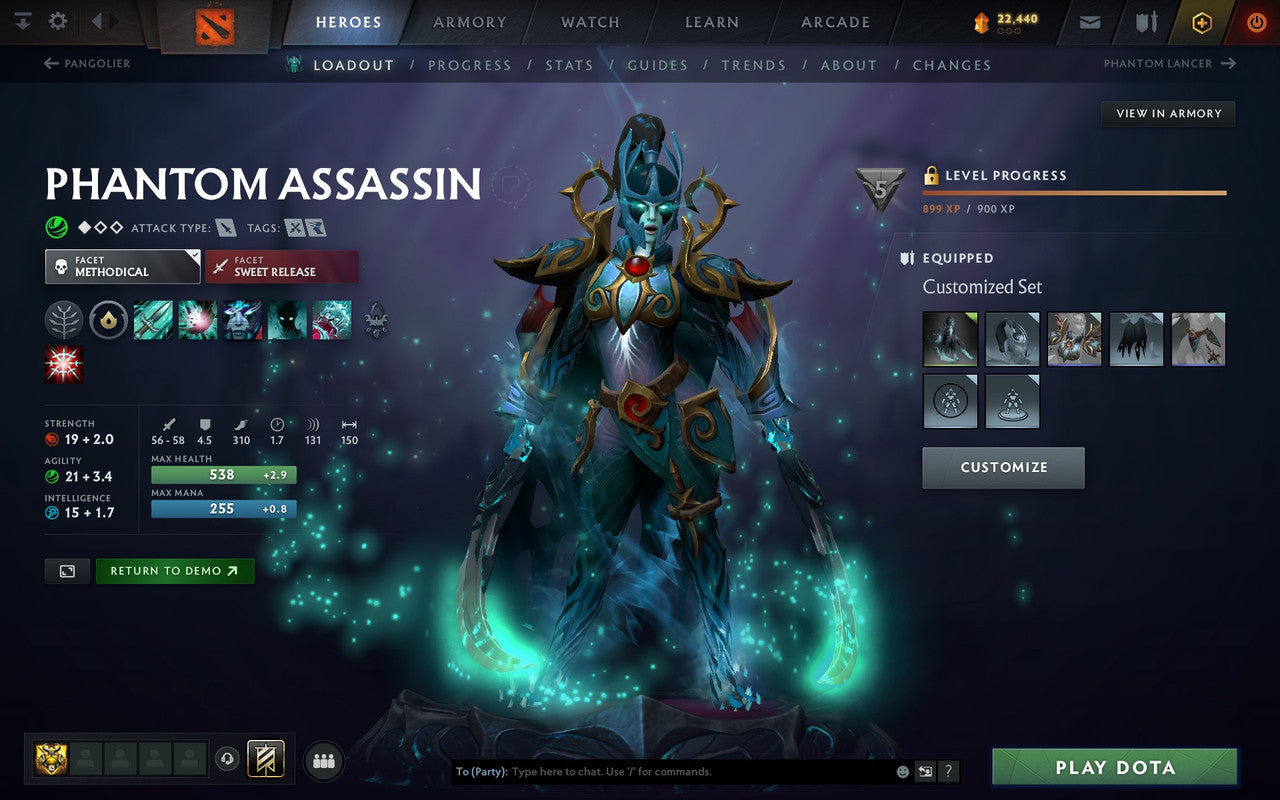Open the Coup de Grace ultimate ability icon
Viewport: 1280px width, 800px height.
(333, 319)
